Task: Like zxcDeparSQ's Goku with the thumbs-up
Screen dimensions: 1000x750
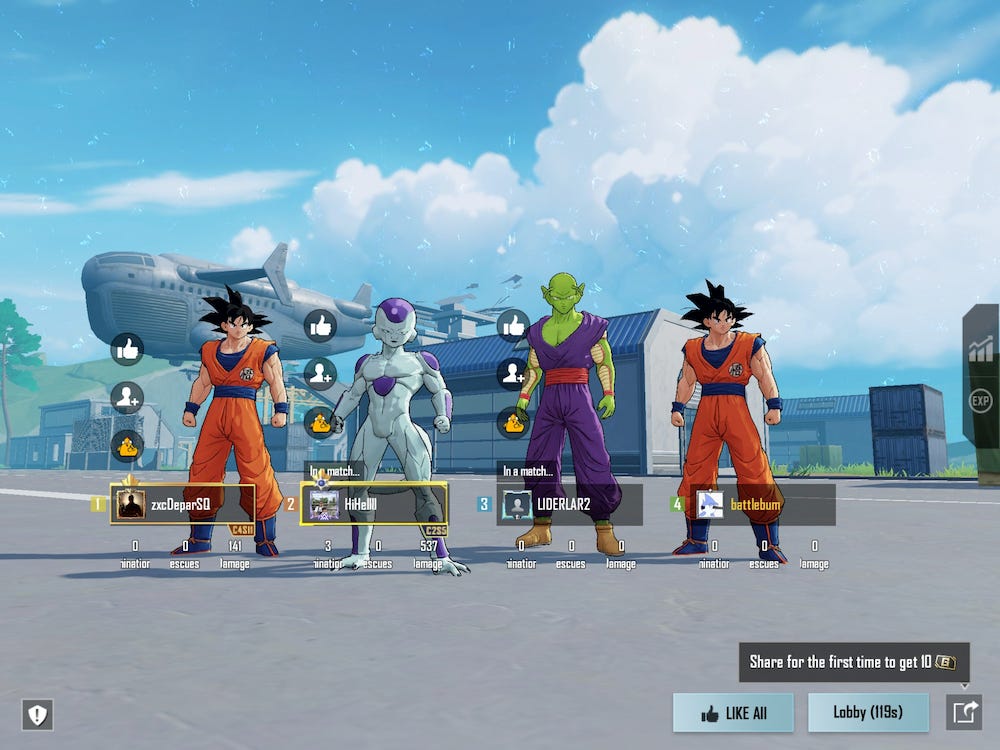Action: [x=127, y=349]
